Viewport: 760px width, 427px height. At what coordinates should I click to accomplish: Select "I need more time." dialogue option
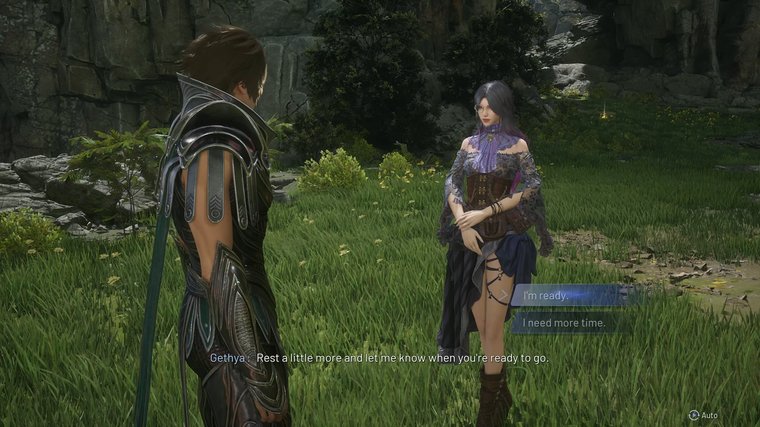(x=571, y=323)
